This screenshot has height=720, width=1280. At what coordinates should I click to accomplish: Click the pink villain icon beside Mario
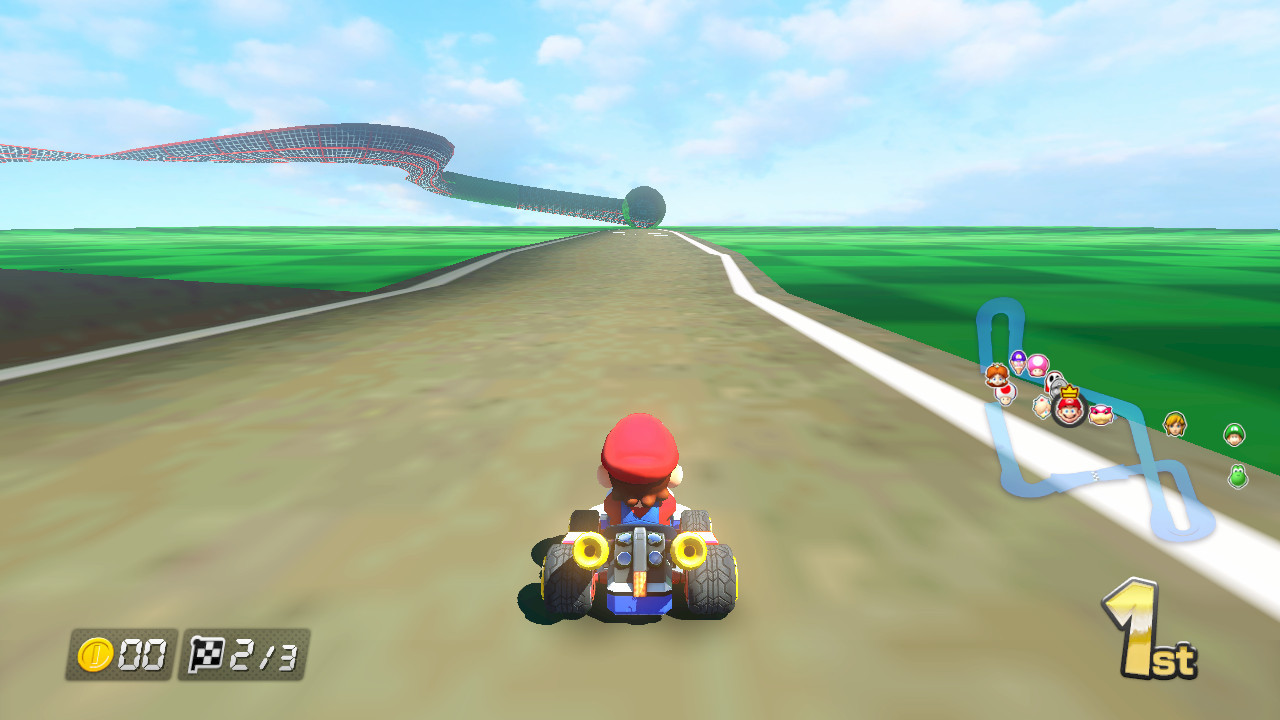coord(1100,415)
